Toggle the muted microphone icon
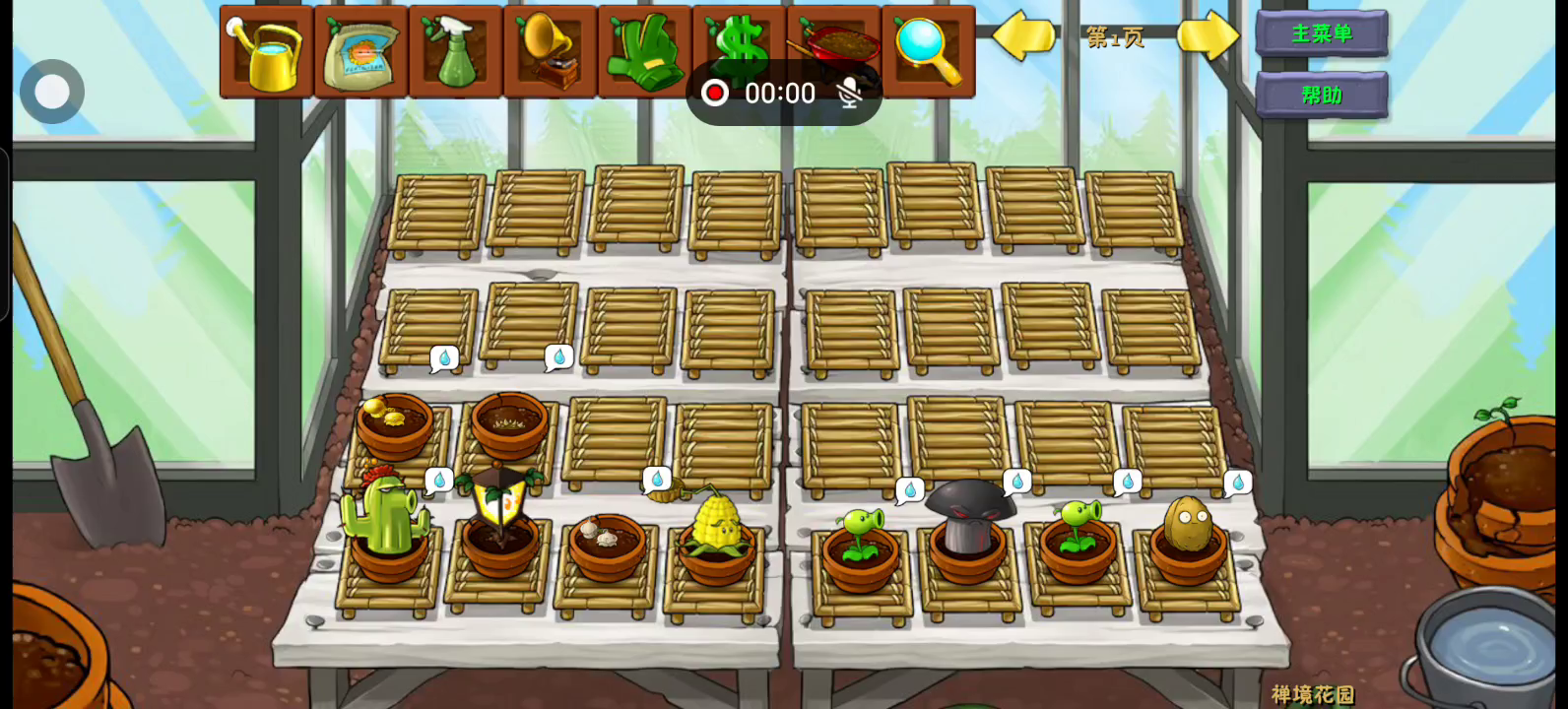The image size is (1568, 709). (849, 93)
